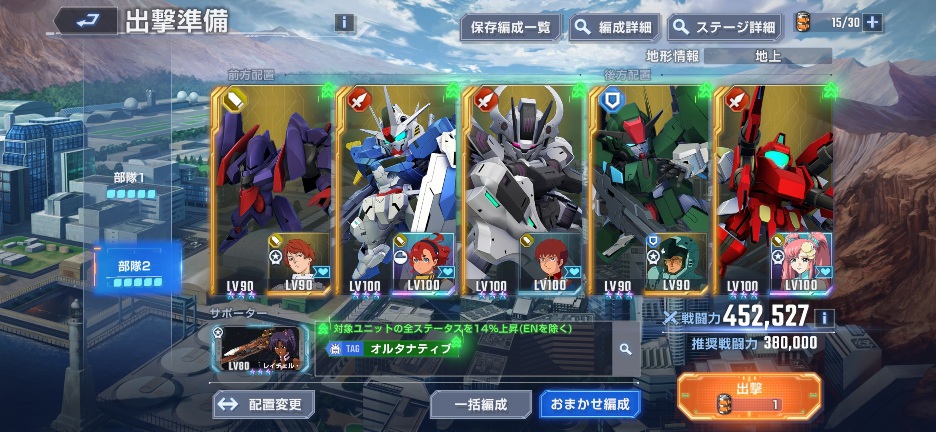Use おまかせ編成 auto formation
The image size is (936, 432).
589,404
